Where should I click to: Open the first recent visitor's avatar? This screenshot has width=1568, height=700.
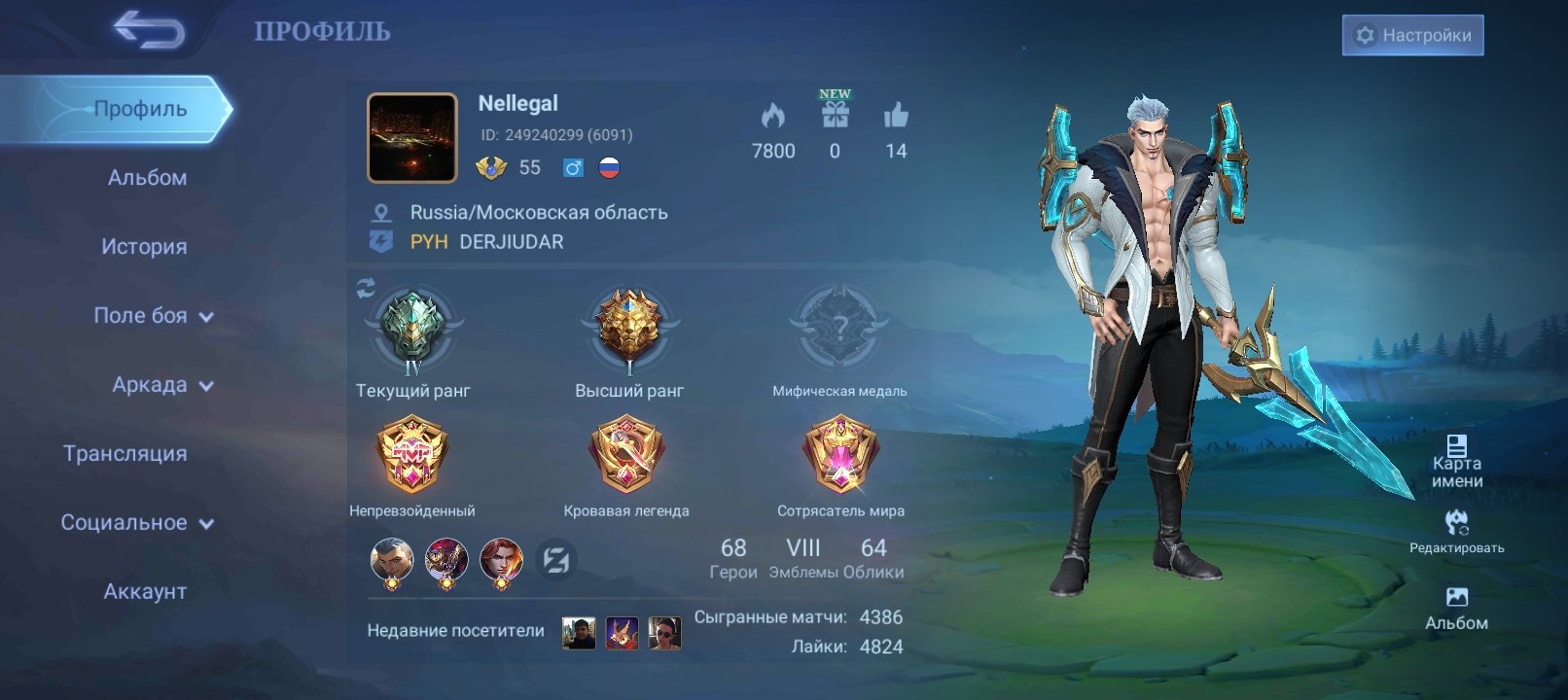[579, 633]
